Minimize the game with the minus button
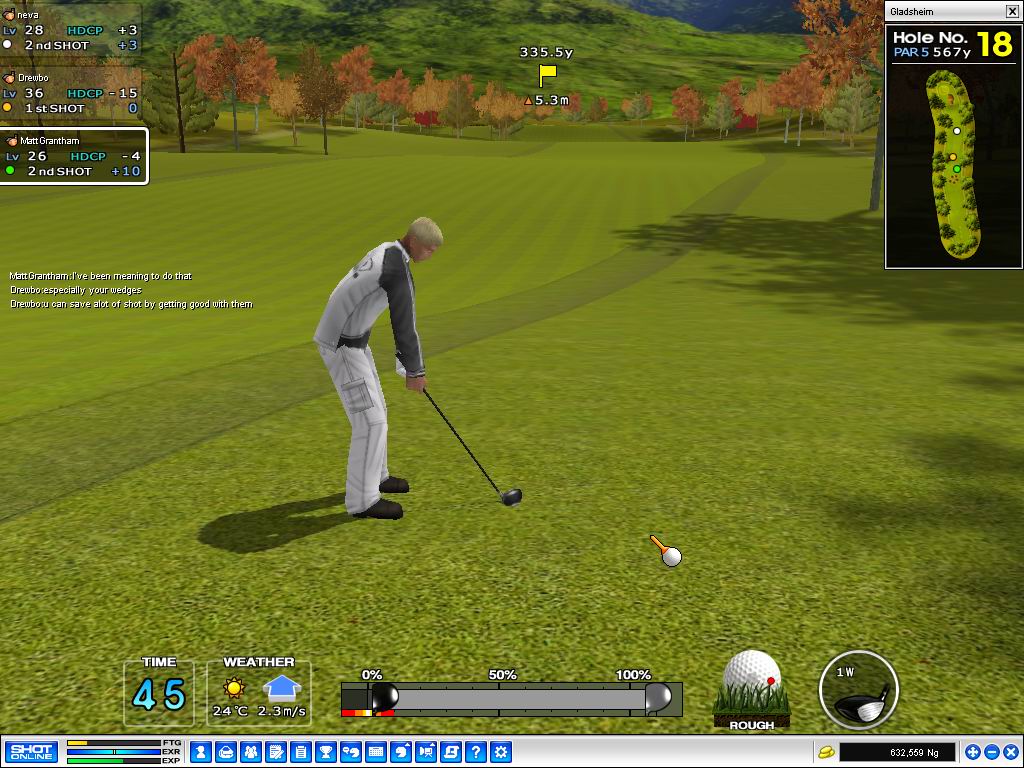This screenshot has height=768, width=1024. pyautogui.click(x=991, y=752)
